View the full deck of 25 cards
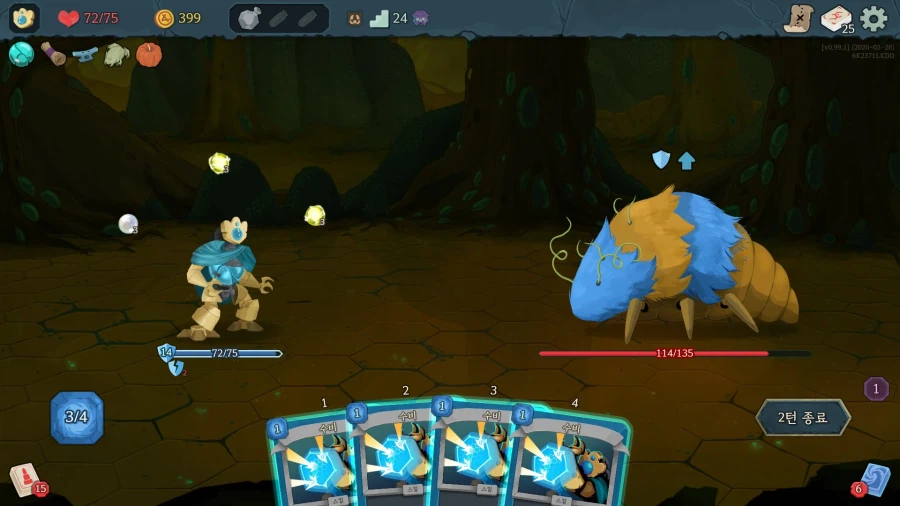This screenshot has height=506, width=900. tap(836, 18)
